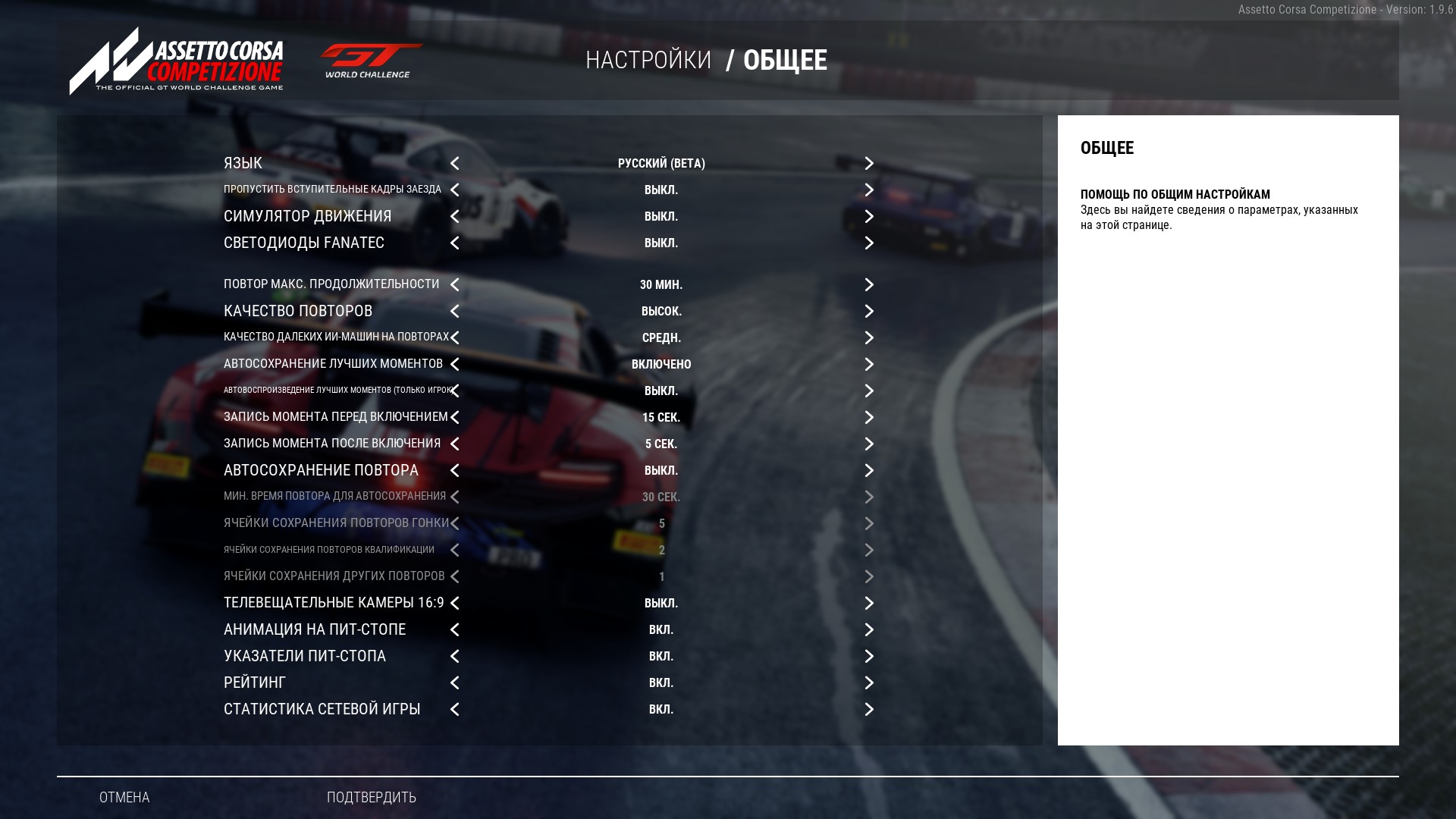Lower КАЧЕСТВО ПОВТОРОВ with left arrow
The height and width of the screenshot is (819, 1456).
click(455, 312)
